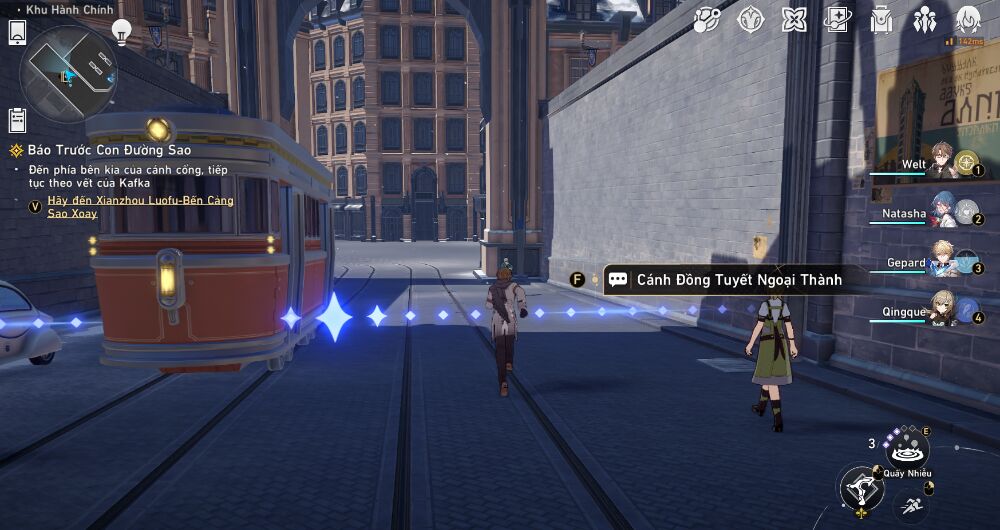
Task: Open the character head icon
Action: (968, 20)
